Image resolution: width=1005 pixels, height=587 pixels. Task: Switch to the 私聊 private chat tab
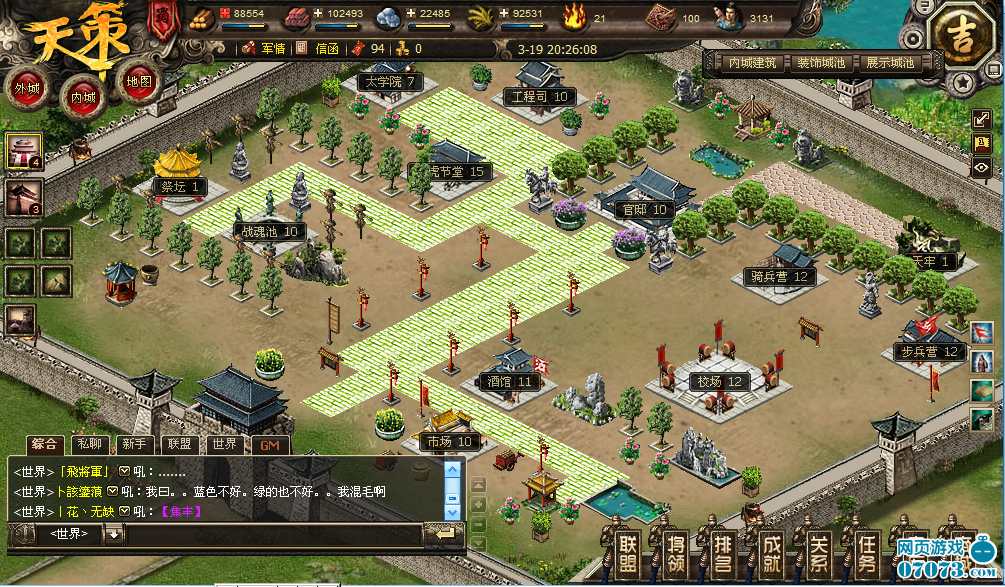89,444
